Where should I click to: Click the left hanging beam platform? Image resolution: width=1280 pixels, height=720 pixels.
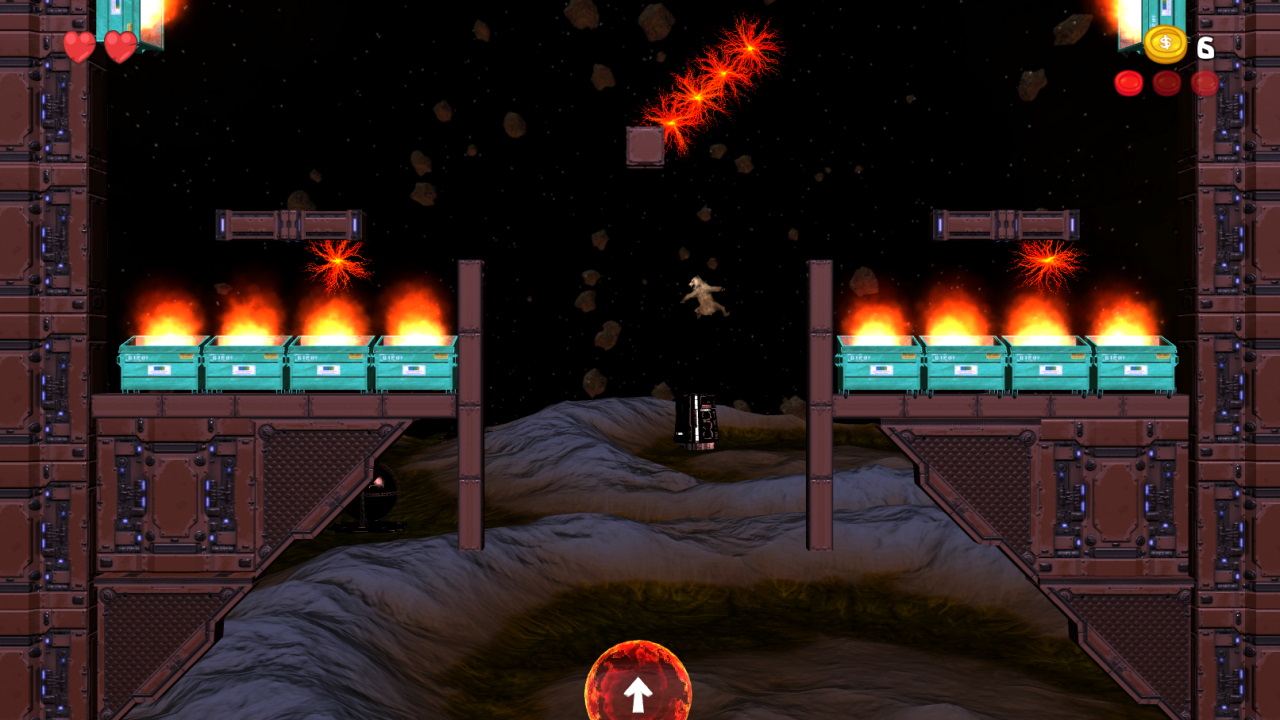pyautogui.click(x=290, y=223)
